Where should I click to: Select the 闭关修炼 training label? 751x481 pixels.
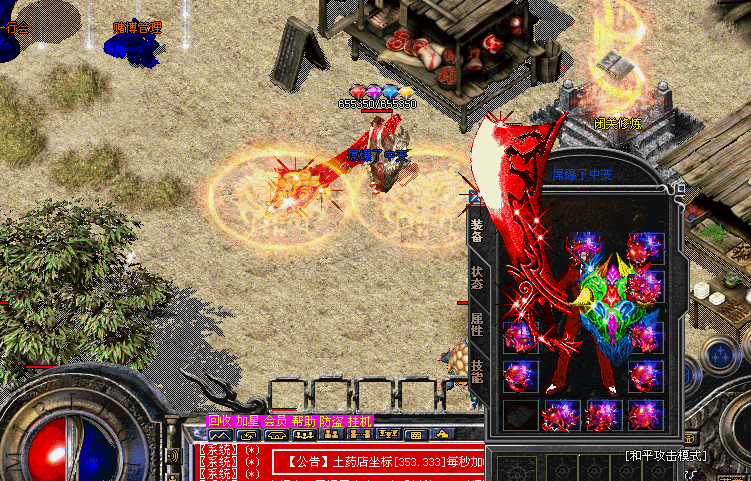(x=619, y=124)
